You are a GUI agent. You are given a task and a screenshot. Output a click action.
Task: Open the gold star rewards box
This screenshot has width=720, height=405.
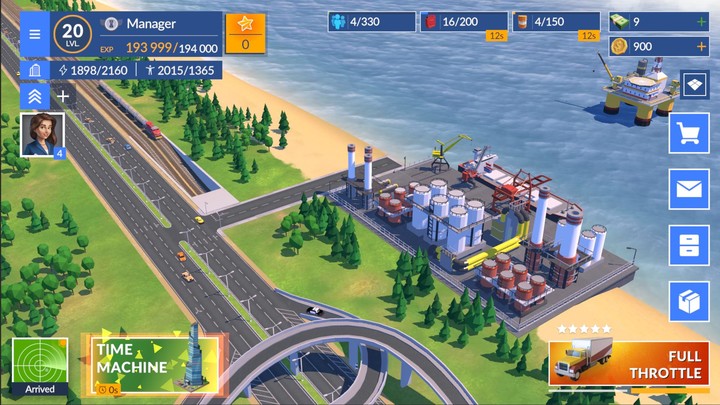(x=245, y=32)
